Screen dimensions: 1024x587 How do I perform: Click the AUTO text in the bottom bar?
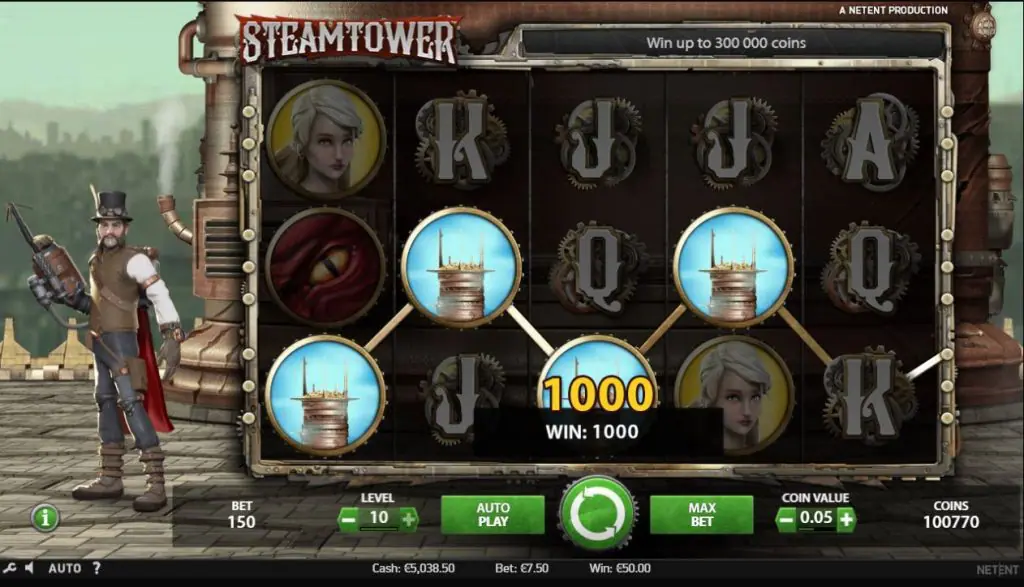pos(64,568)
